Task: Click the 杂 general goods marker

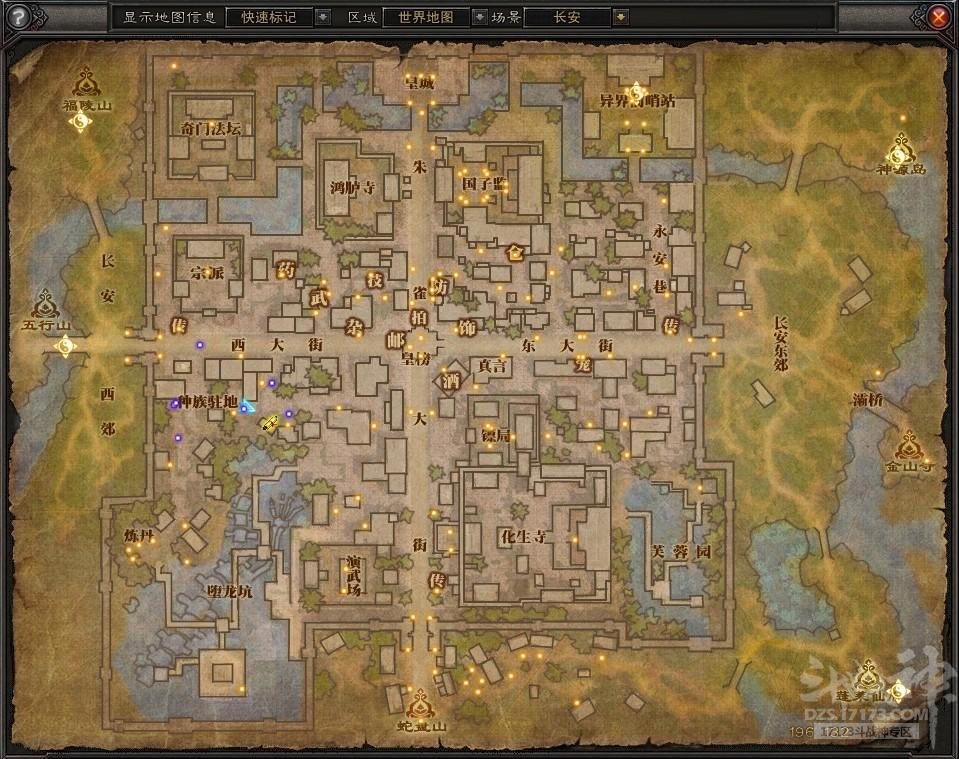Action: point(353,327)
